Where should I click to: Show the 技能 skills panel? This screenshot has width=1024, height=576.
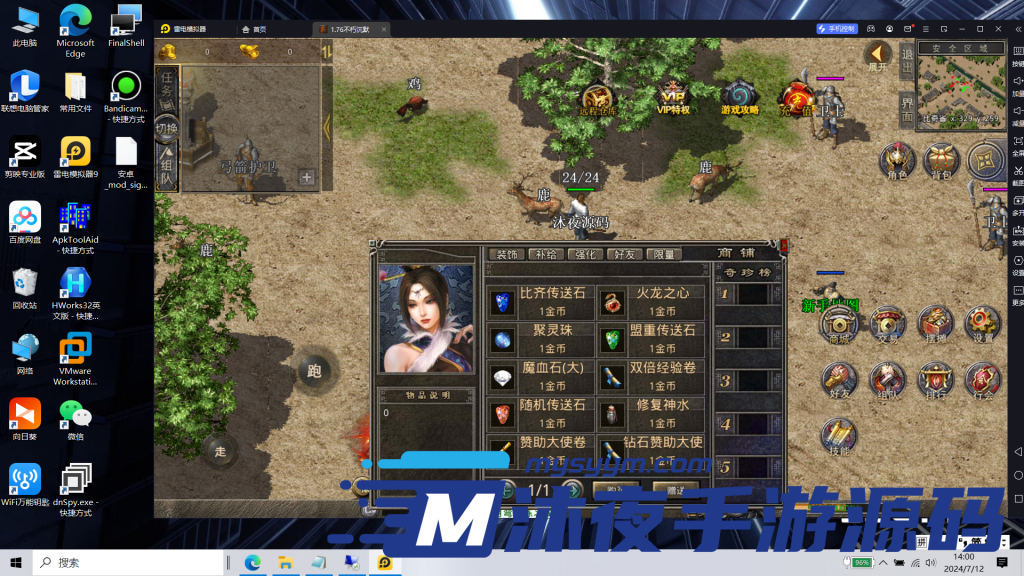(x=838, y=438)
